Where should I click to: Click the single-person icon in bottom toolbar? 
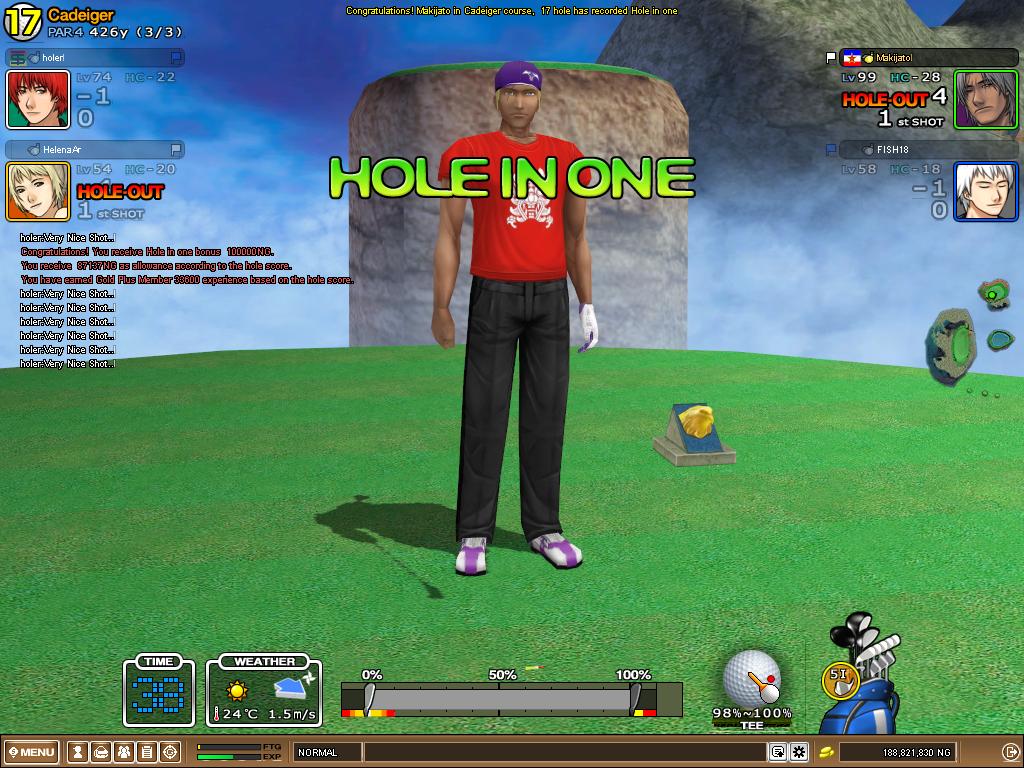coord(78,752)
